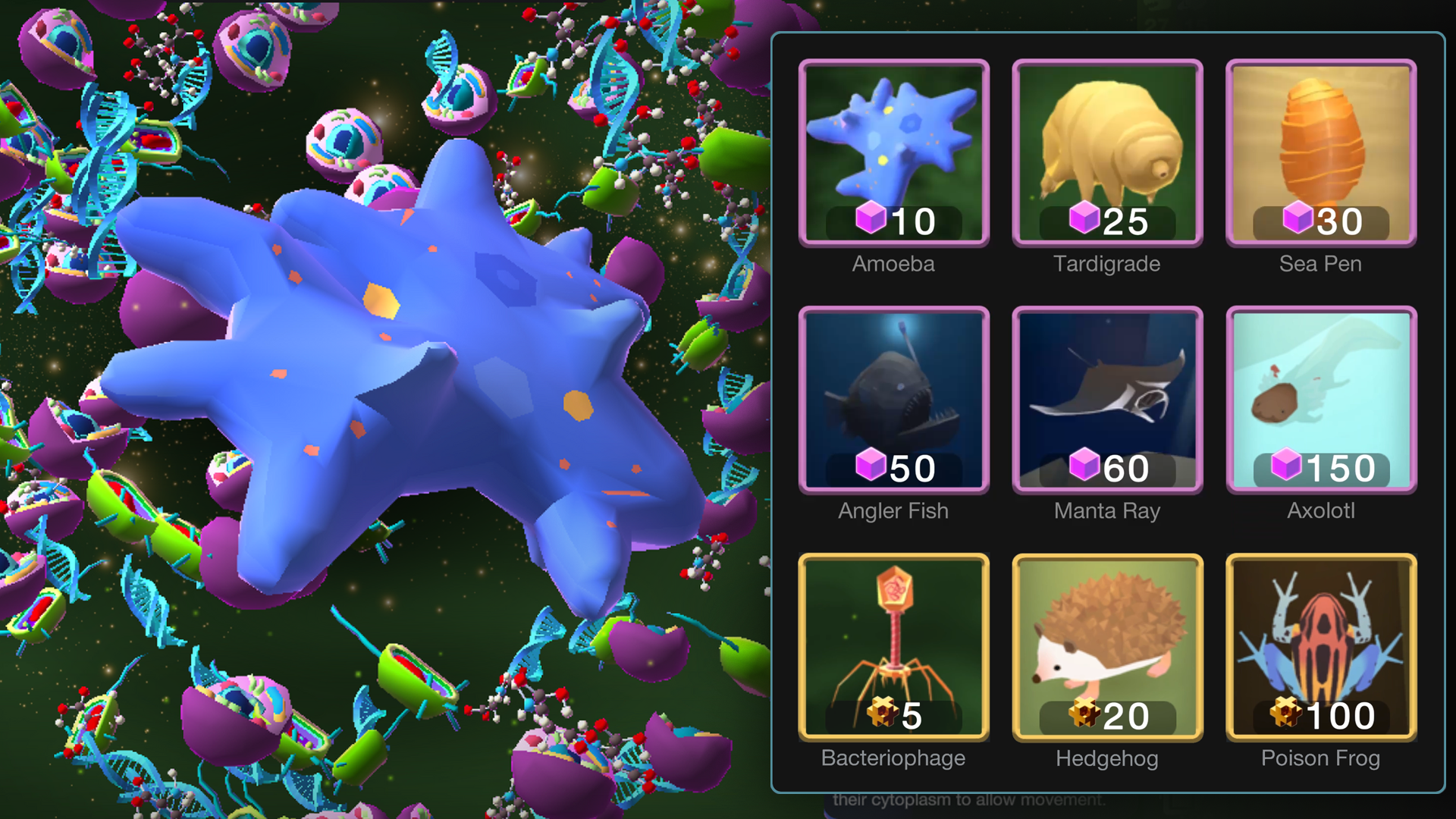Select the Axolotl creature card

coord(1319,398)
